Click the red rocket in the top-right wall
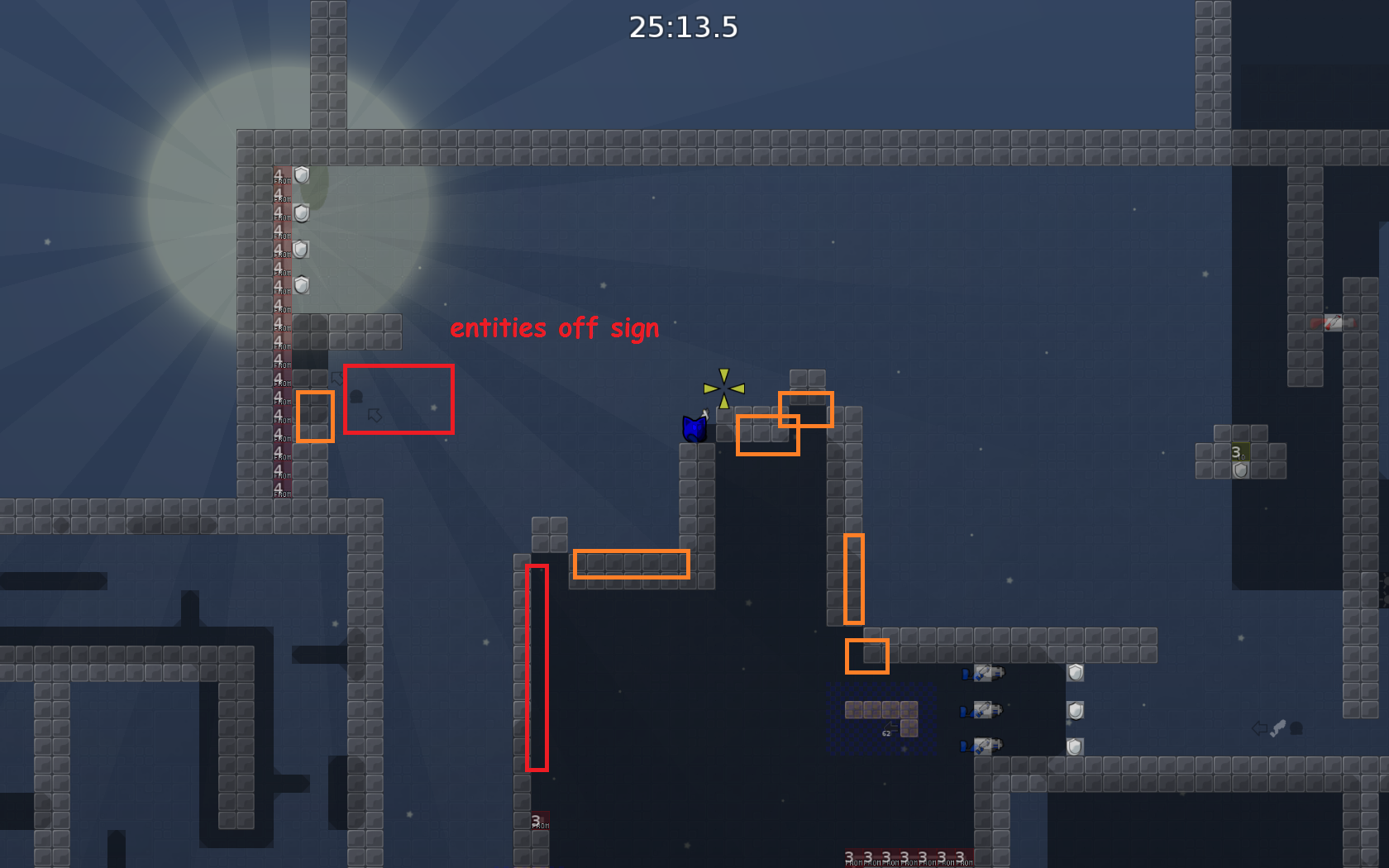Viewport: 1389px width, 868px height. [1331, 322]
